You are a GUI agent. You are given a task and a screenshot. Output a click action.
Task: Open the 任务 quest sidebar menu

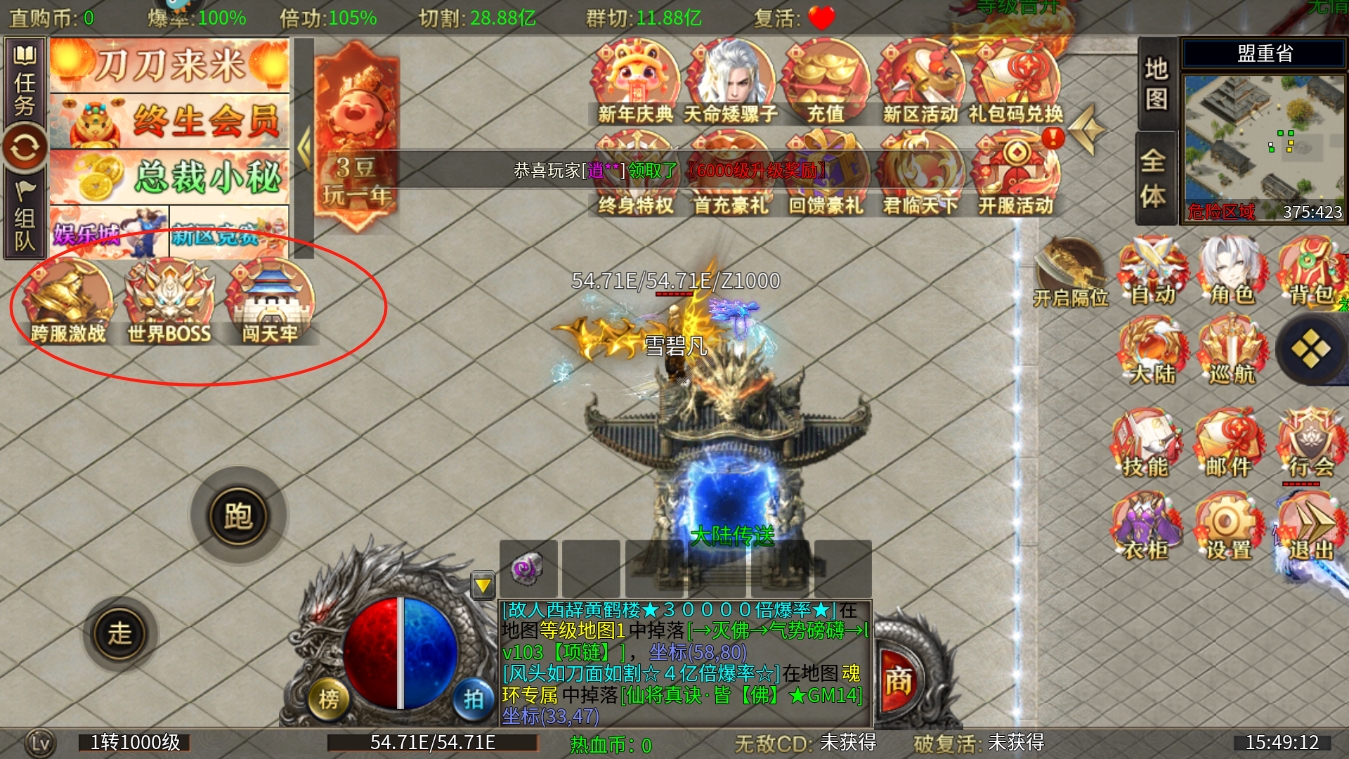pos(25,82)
